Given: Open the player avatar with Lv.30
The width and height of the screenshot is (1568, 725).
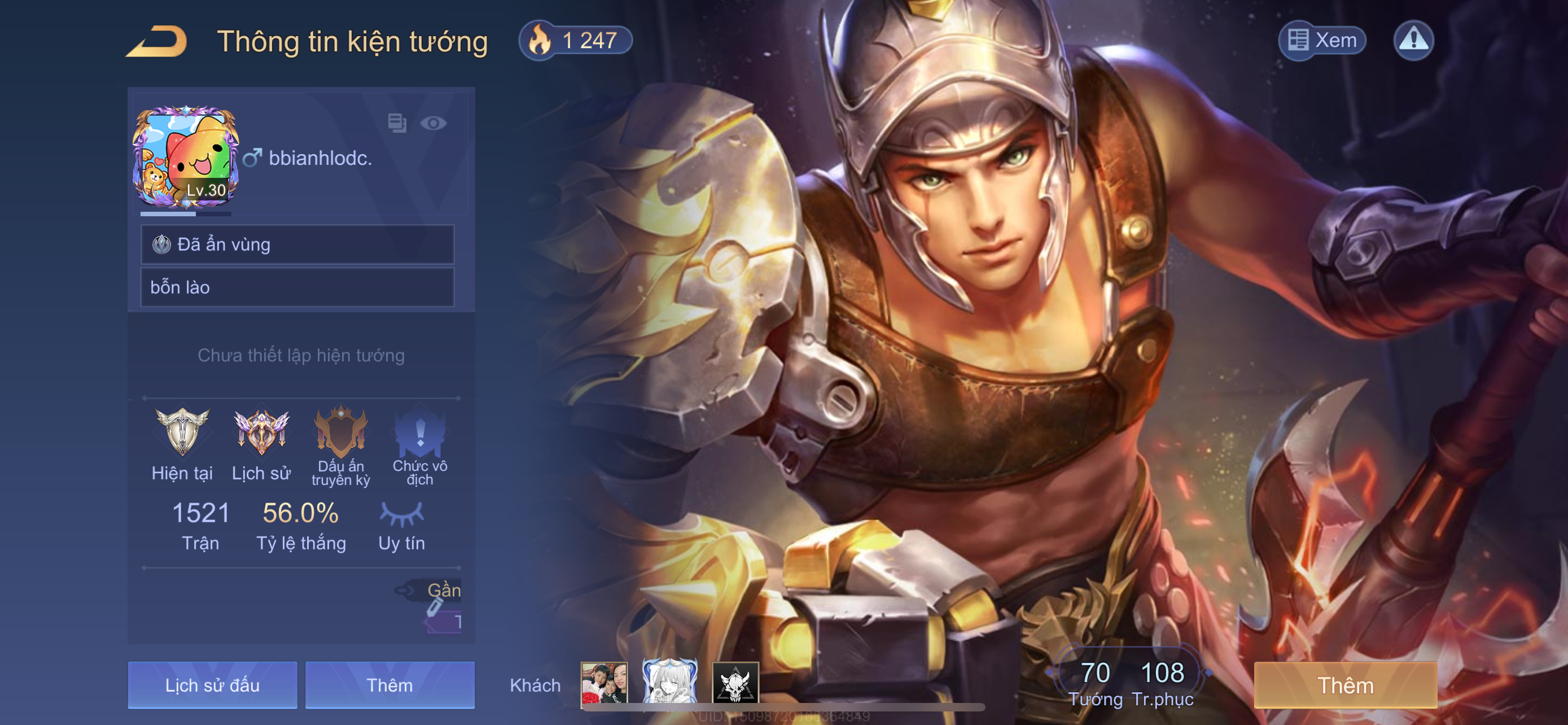Looking at the screenshot, I should [x=185, y=157].
